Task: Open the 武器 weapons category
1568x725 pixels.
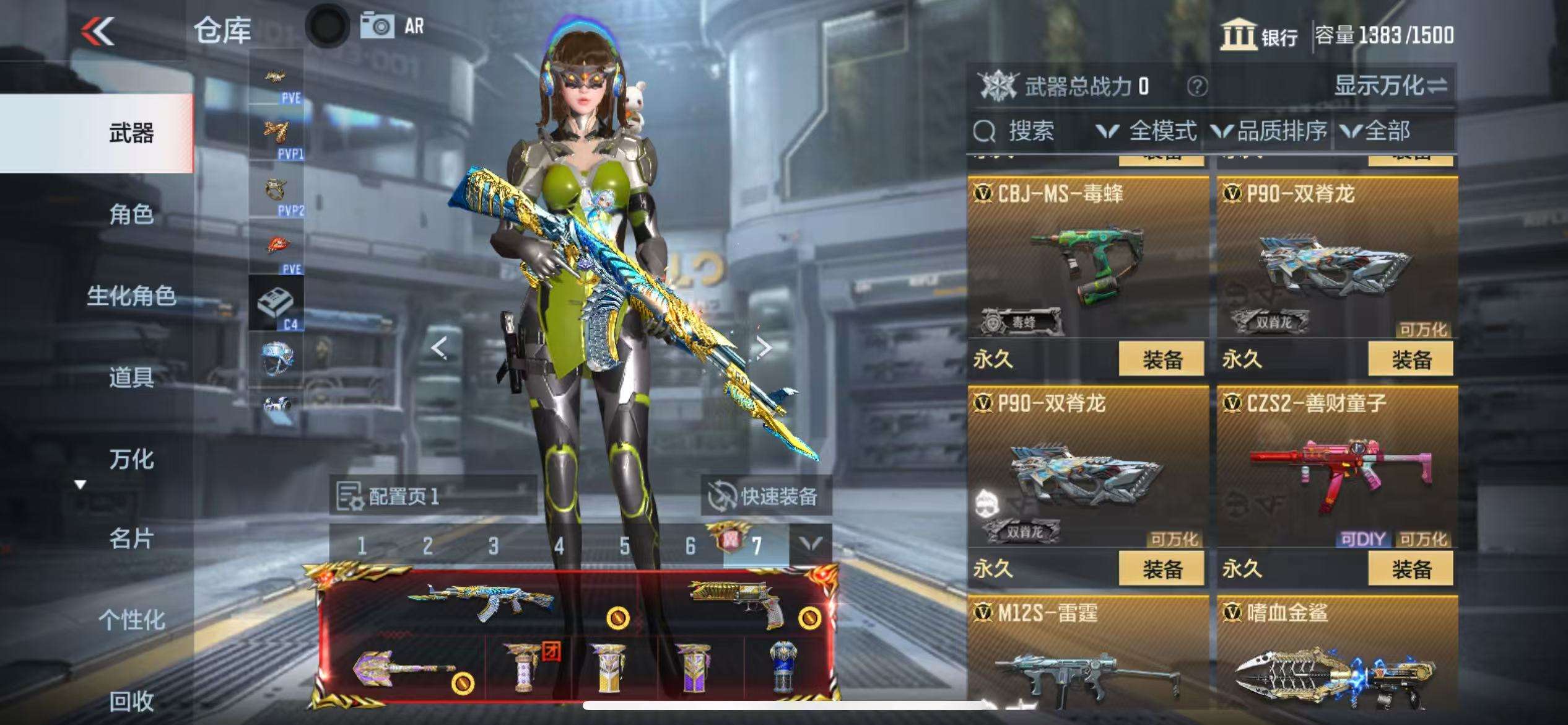Action: (x=131, y=133)
